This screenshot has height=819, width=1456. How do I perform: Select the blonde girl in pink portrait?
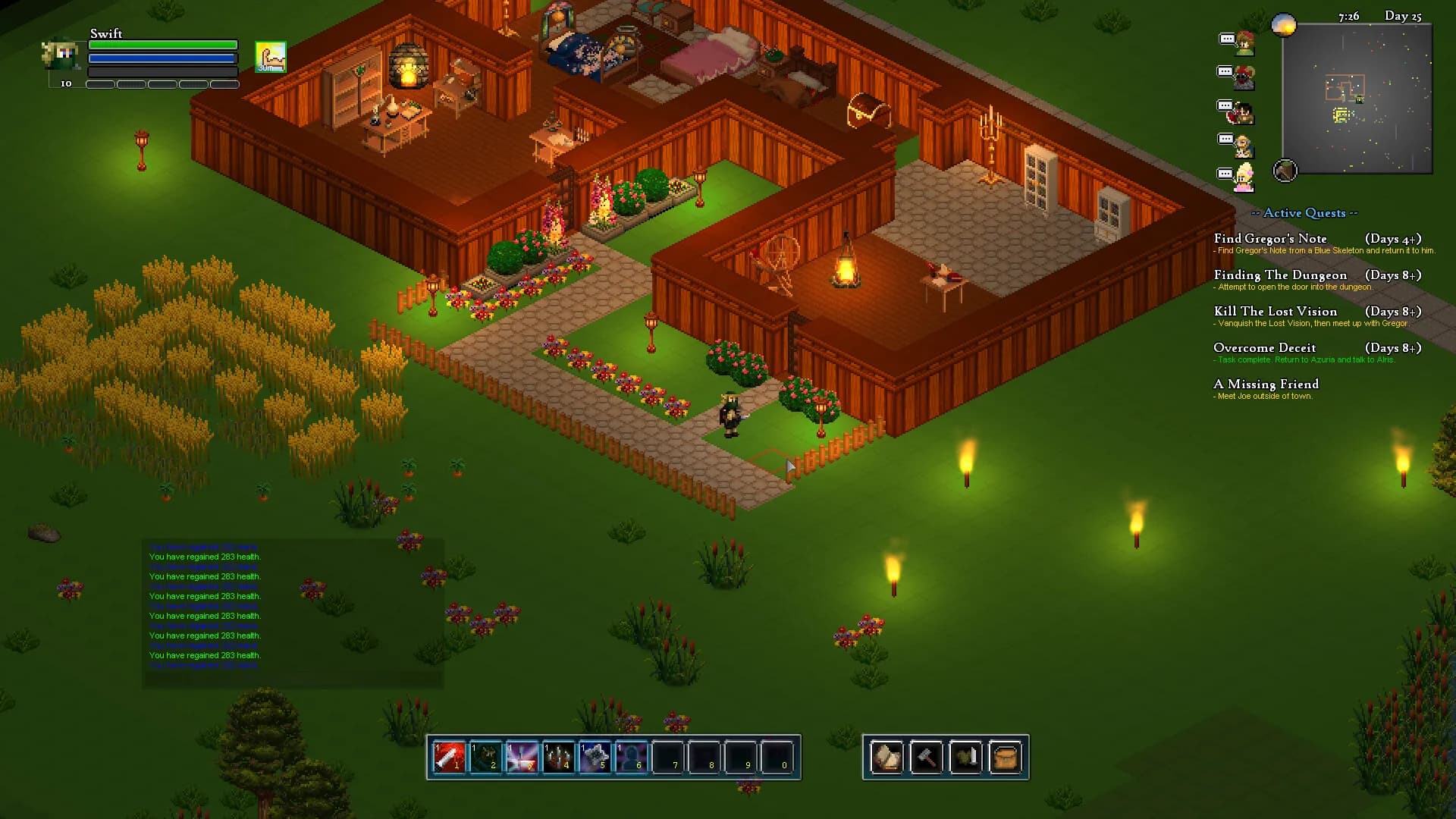pos(1244,178)
